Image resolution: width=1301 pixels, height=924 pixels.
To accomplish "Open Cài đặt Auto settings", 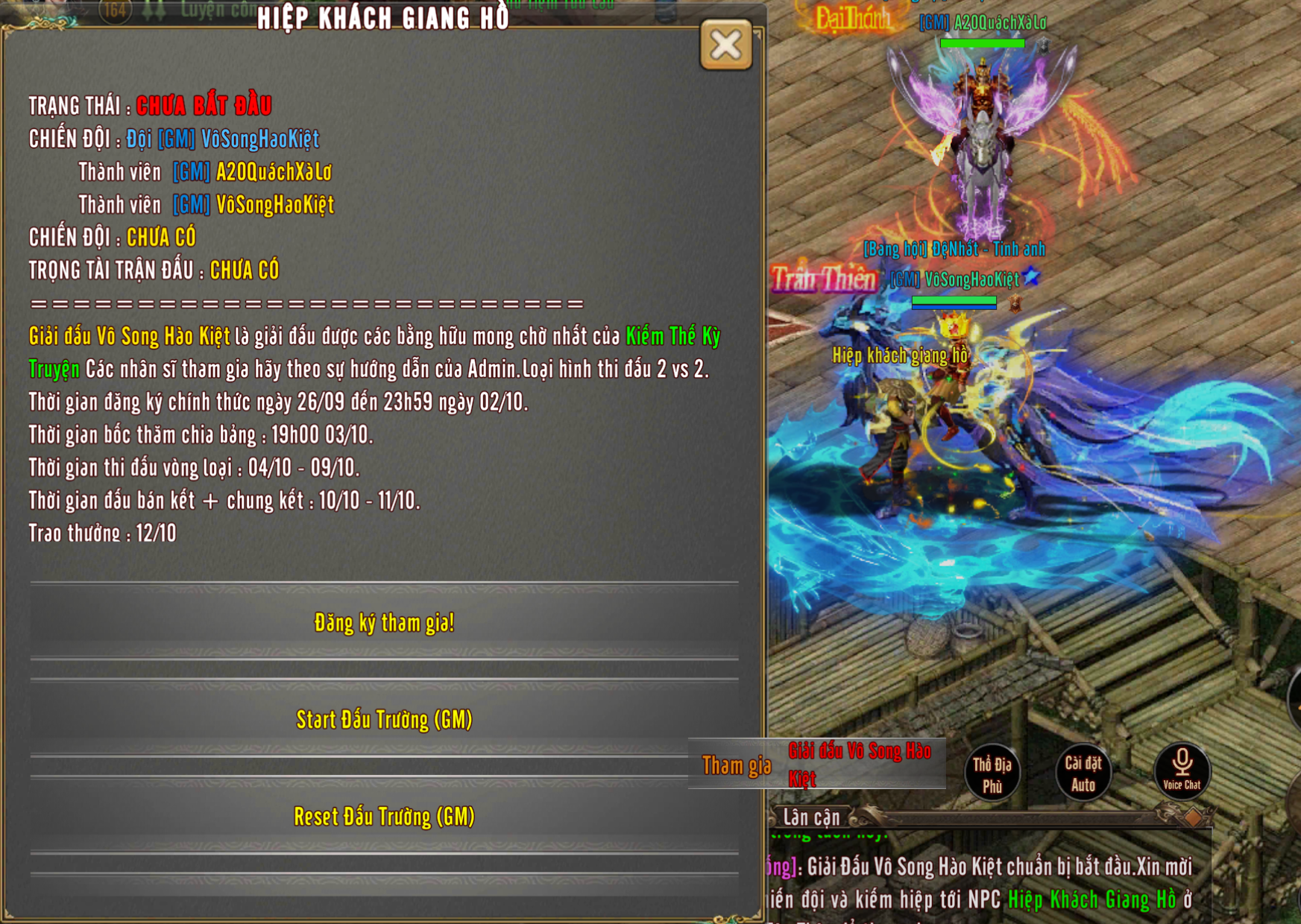I will tap(1083, 773).
